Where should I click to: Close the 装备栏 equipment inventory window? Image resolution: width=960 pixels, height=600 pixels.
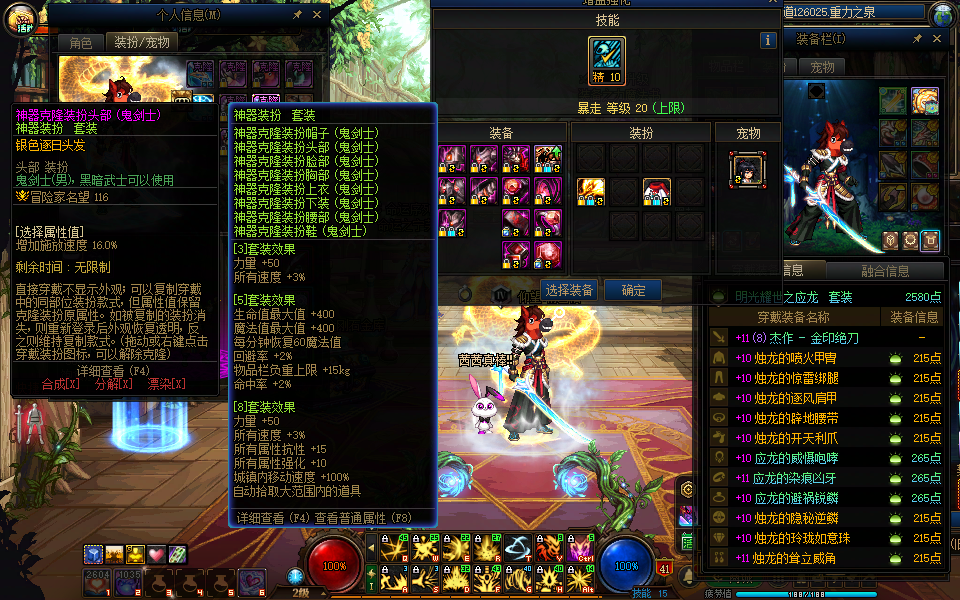click(936, 38)
